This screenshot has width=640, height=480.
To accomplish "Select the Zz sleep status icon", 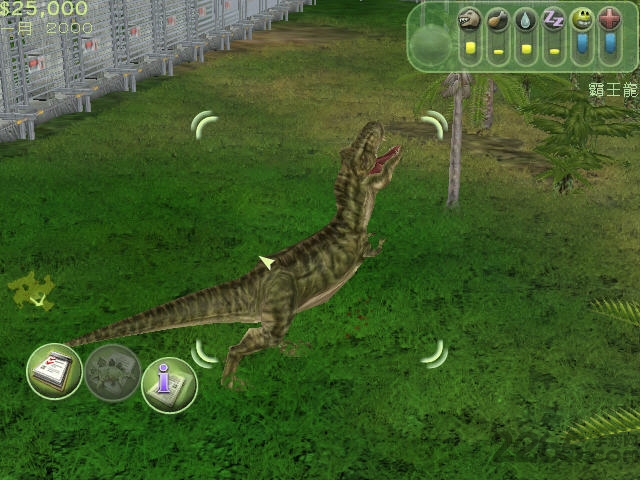I will coord(554,19).
